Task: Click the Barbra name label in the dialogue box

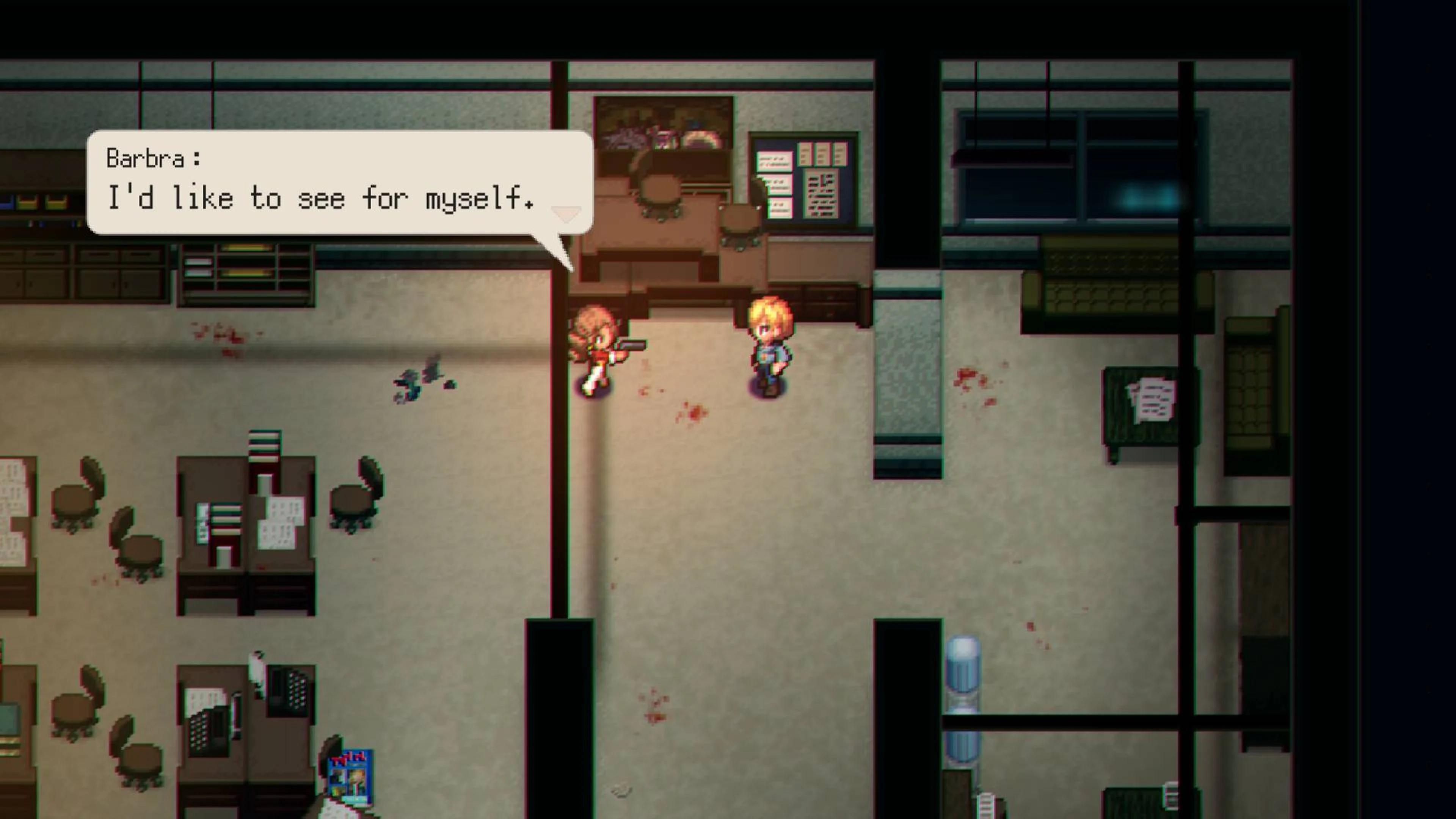Action: pyautogui.click(x=152, y=159)
